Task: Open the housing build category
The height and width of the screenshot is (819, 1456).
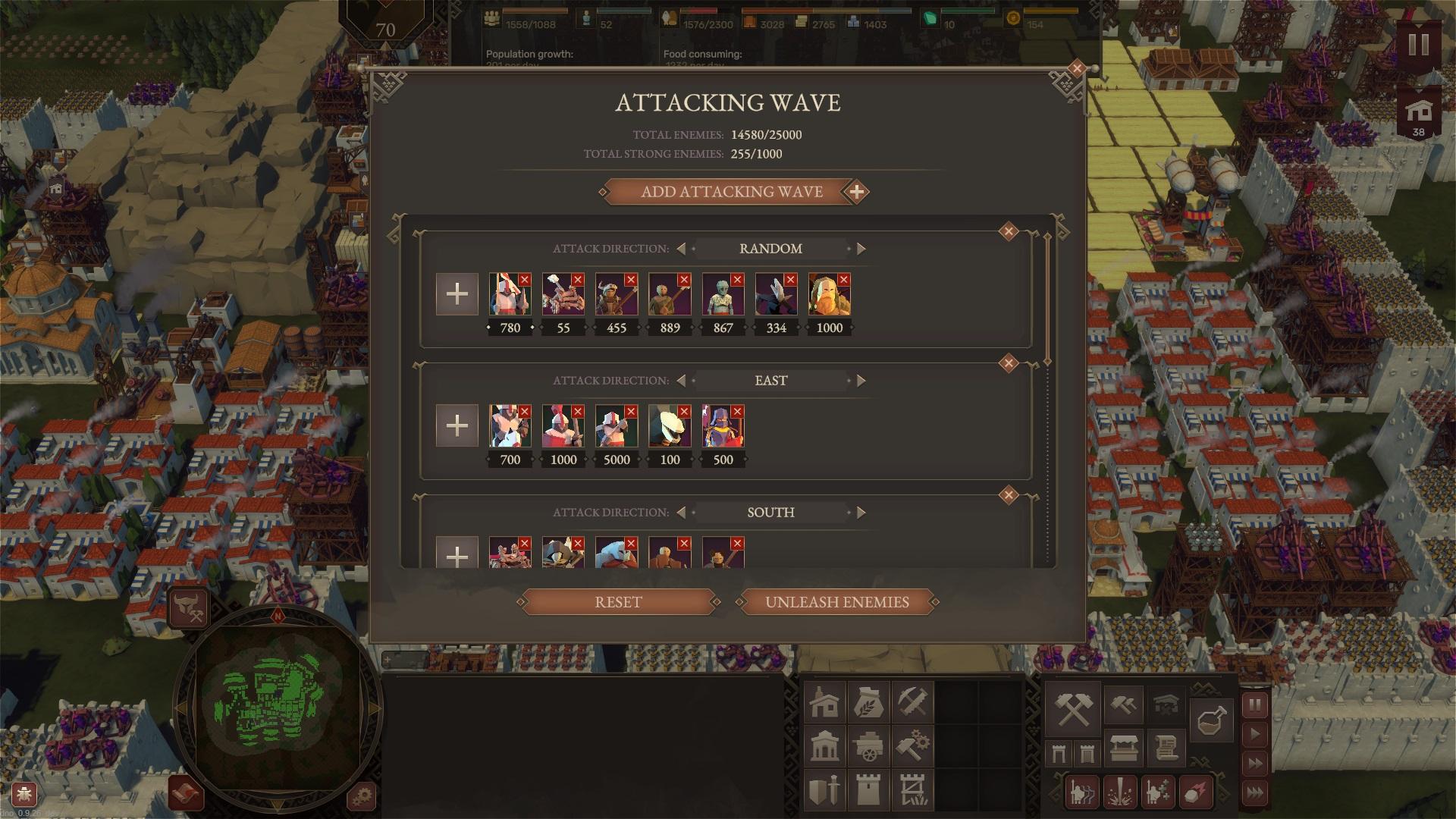Action: coord(824,702)
